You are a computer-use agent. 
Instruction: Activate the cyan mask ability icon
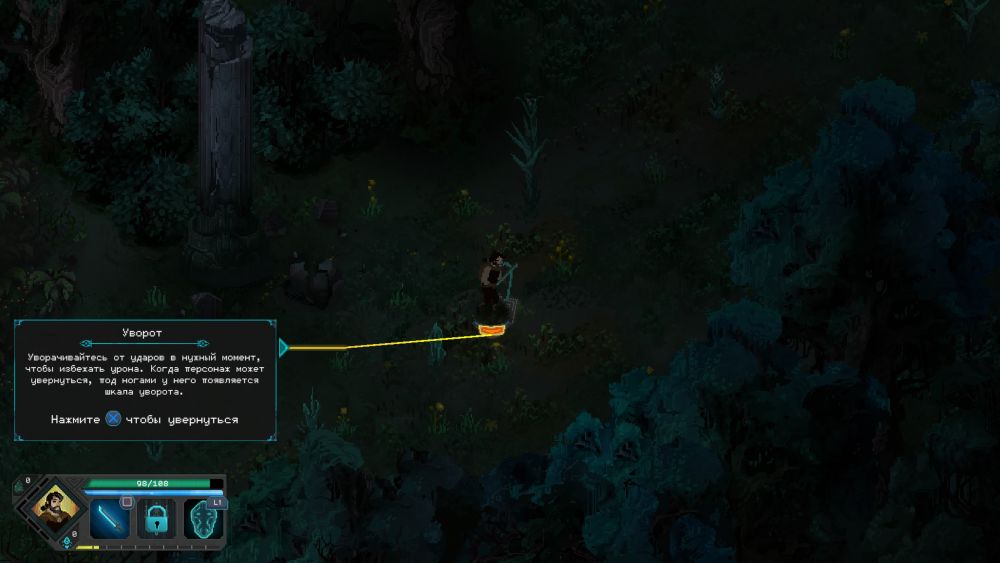tap(203, 520)
